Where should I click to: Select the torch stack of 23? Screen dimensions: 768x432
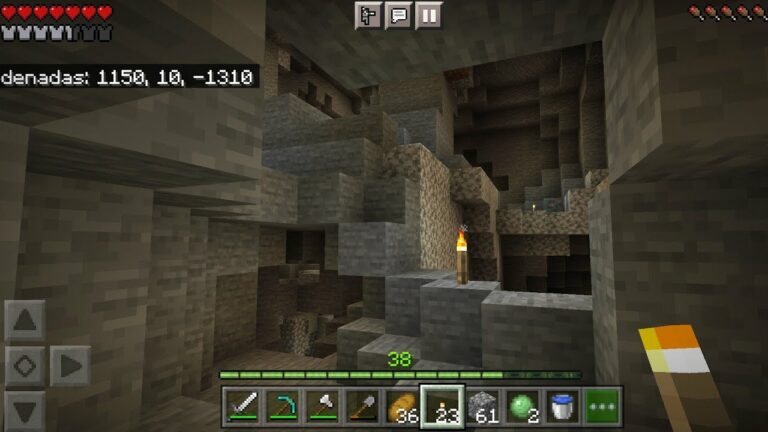442,406
